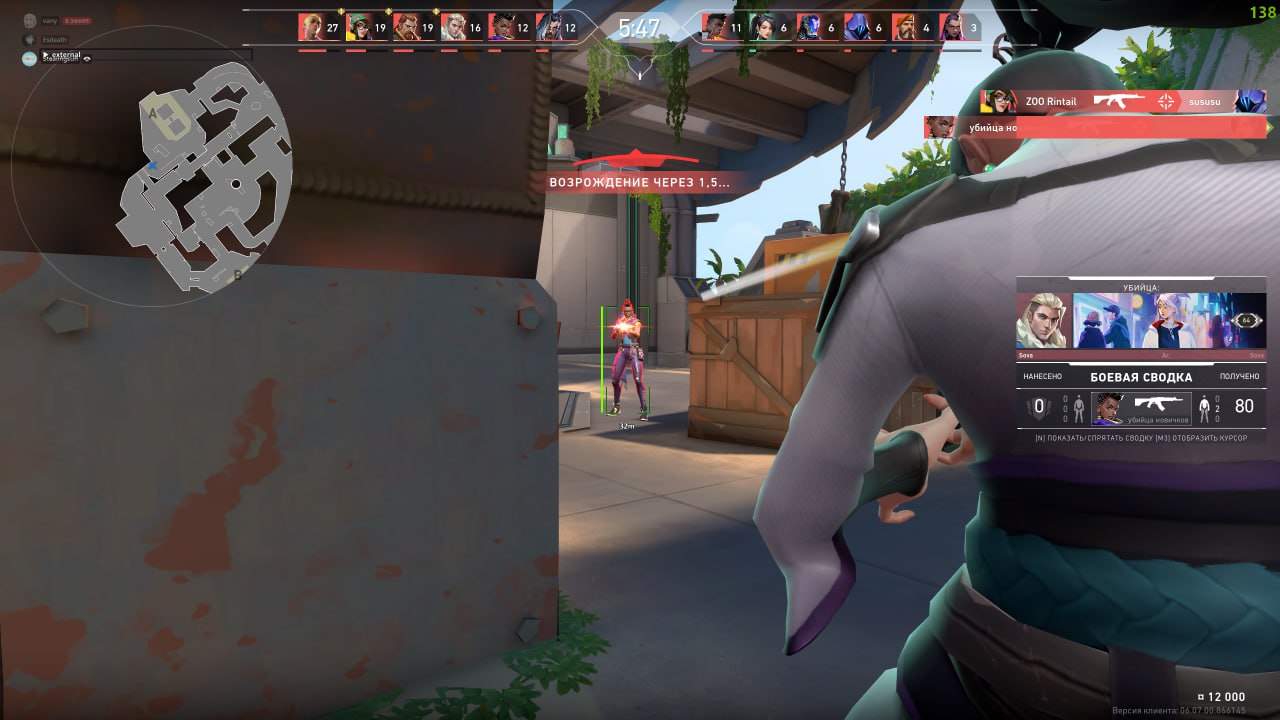Toggle the spectator eye icon next to Steamgun
1280x720 pixels.
[88, 59]
